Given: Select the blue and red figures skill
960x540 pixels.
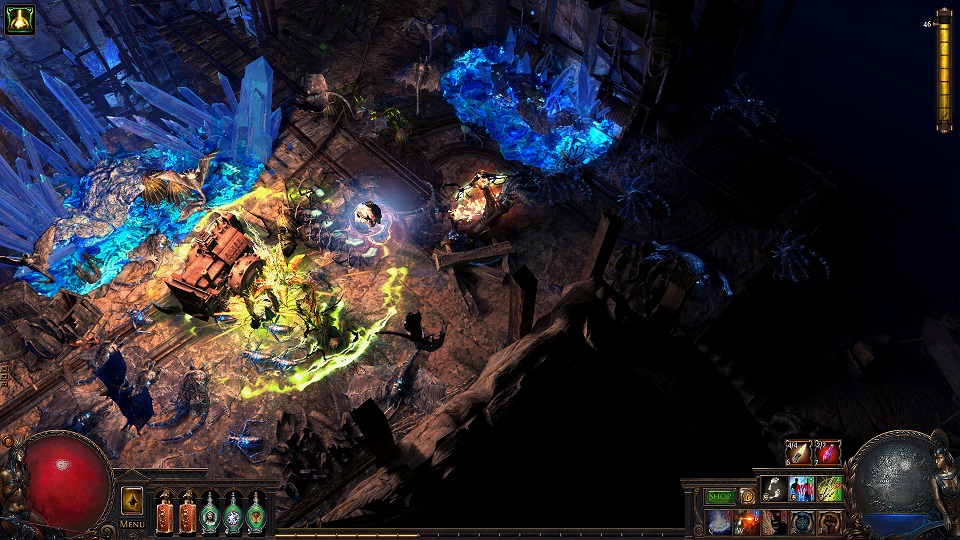Looking at the screenshot, I should [x=802, y=488].
